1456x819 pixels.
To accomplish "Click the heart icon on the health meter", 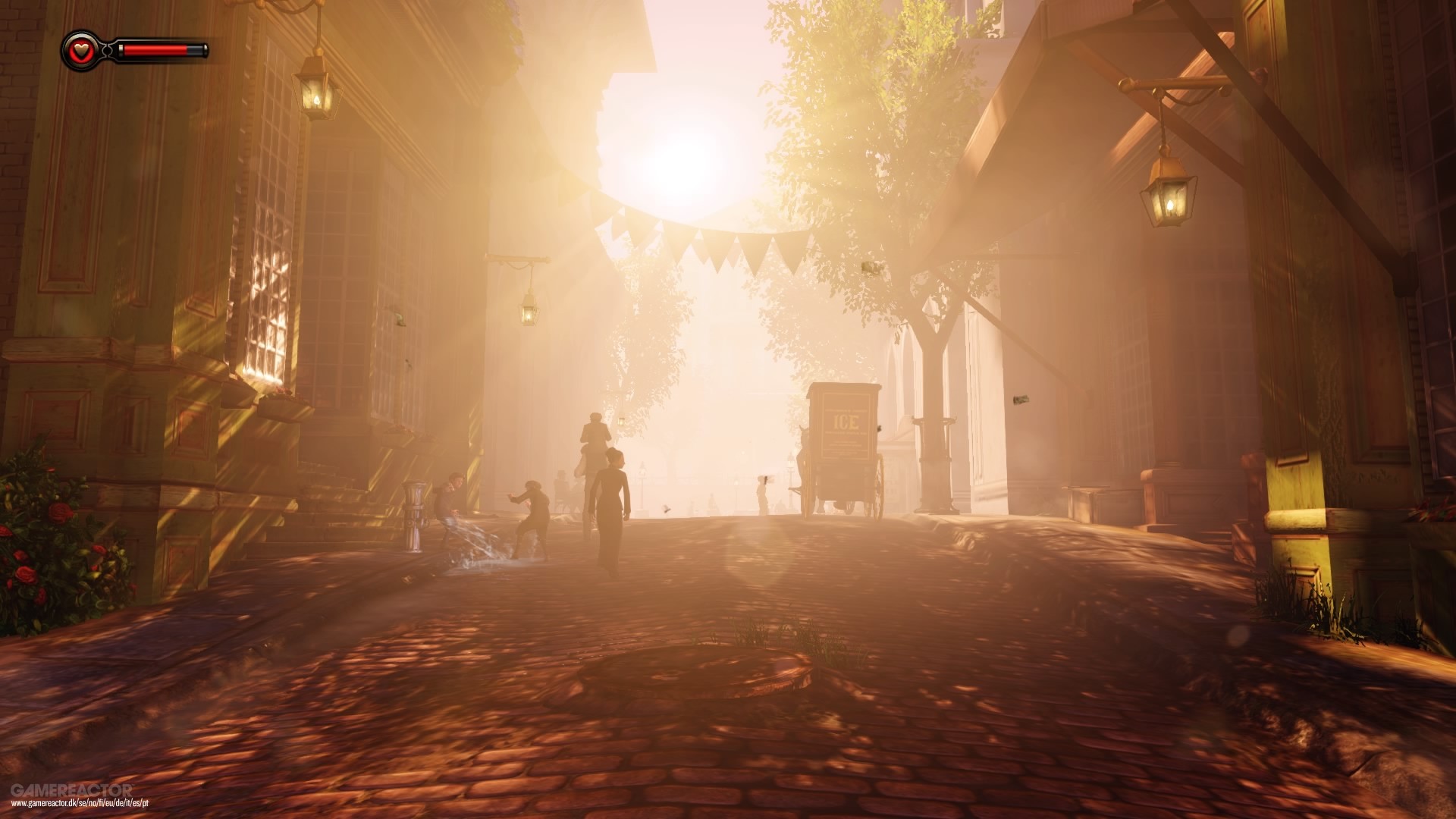I will (83, 52).
